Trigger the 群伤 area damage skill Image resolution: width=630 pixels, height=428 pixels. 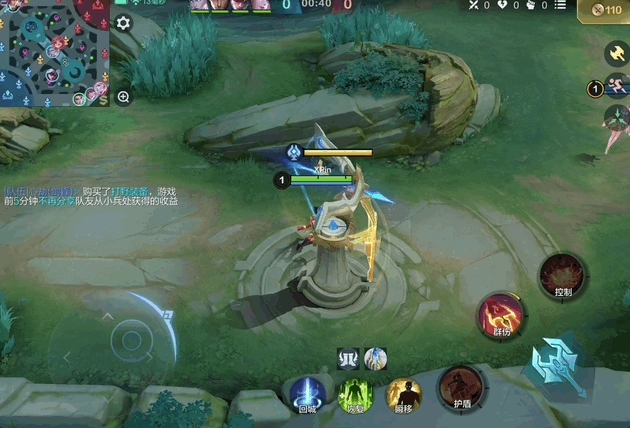click(500, 315)
